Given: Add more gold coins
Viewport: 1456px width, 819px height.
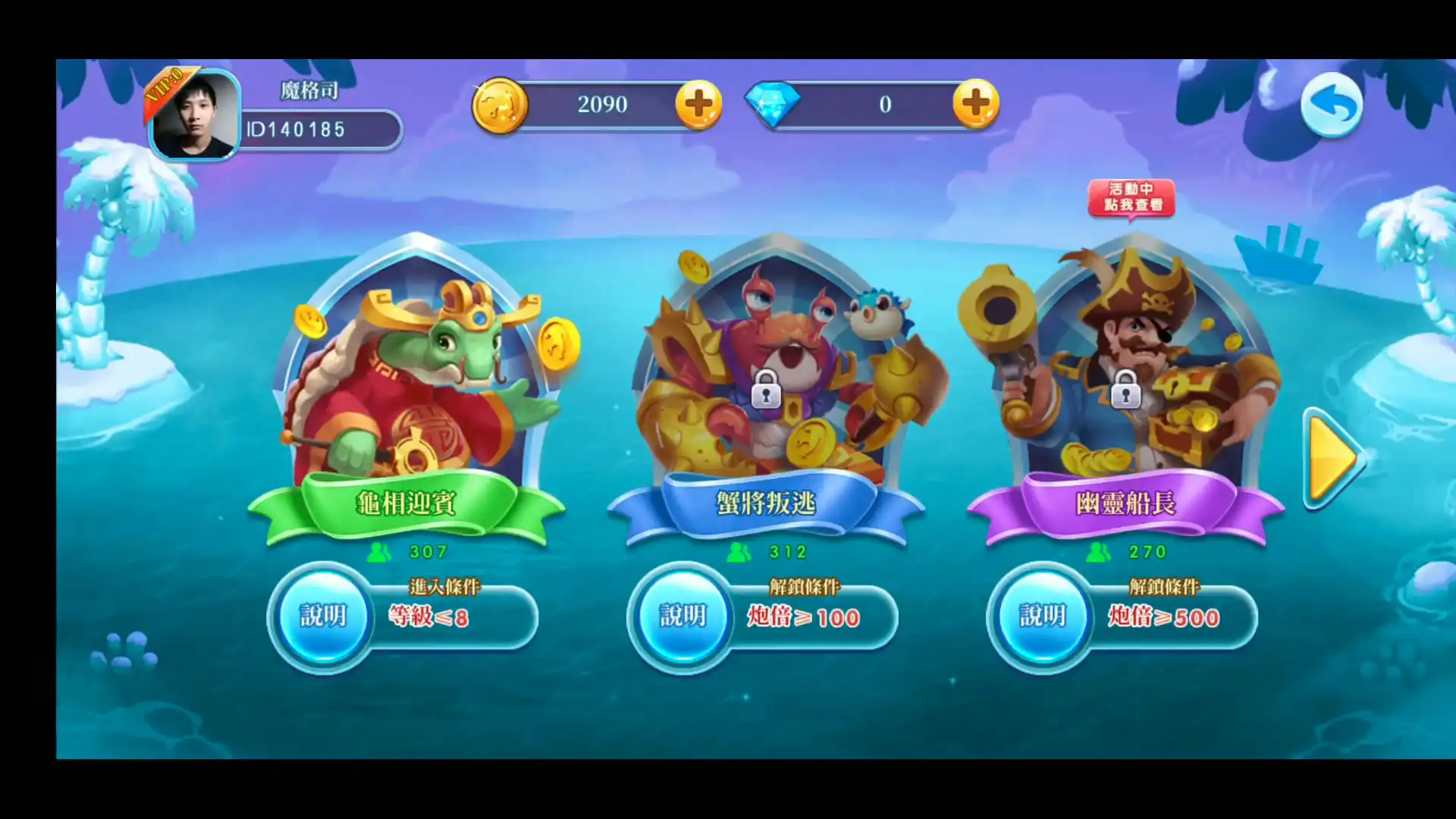Looking at the screenshot, I should point(698,105).
